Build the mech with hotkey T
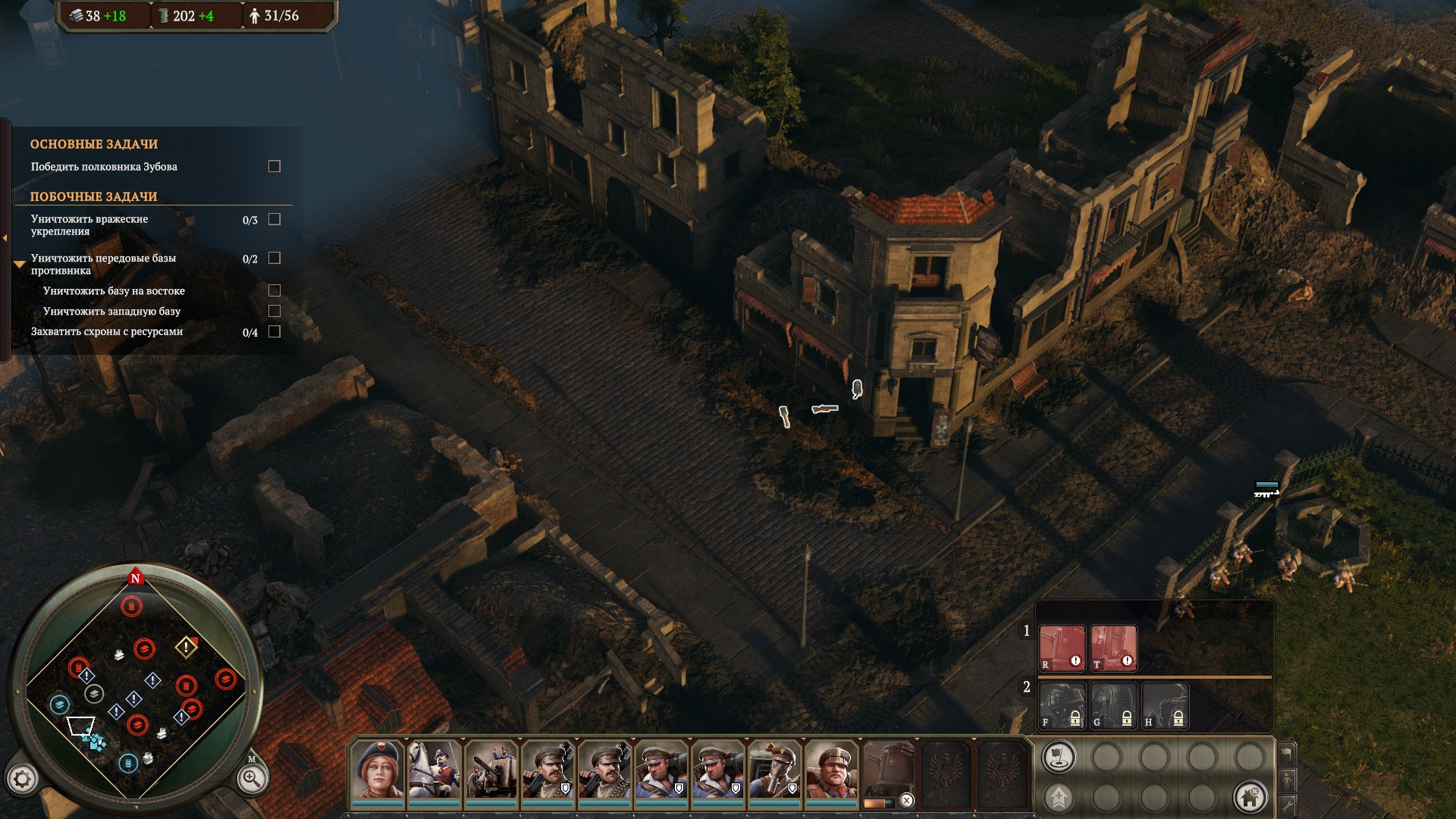1456x819 pixels. [1113, 648]
